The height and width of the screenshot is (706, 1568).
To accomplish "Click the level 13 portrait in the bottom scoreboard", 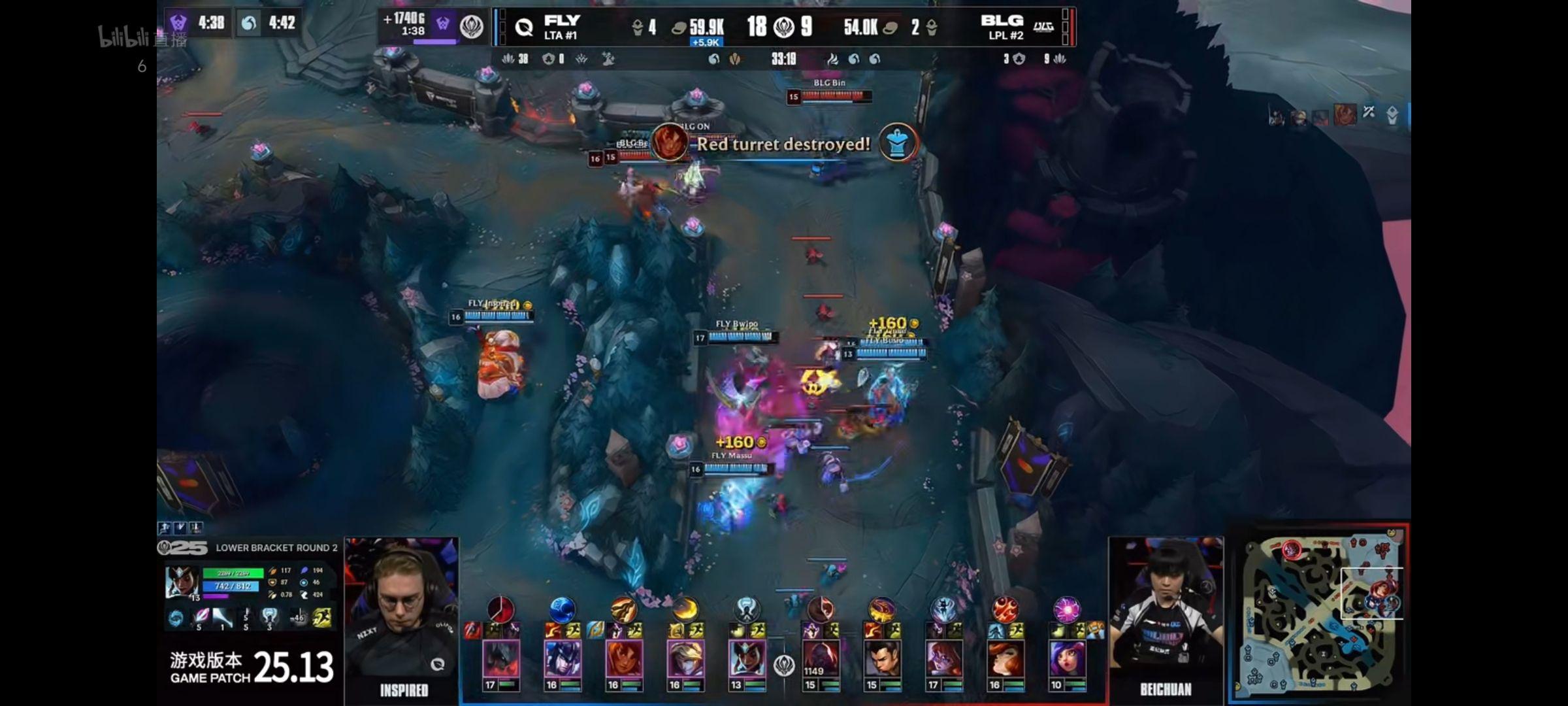I will [x=746, y=659].
